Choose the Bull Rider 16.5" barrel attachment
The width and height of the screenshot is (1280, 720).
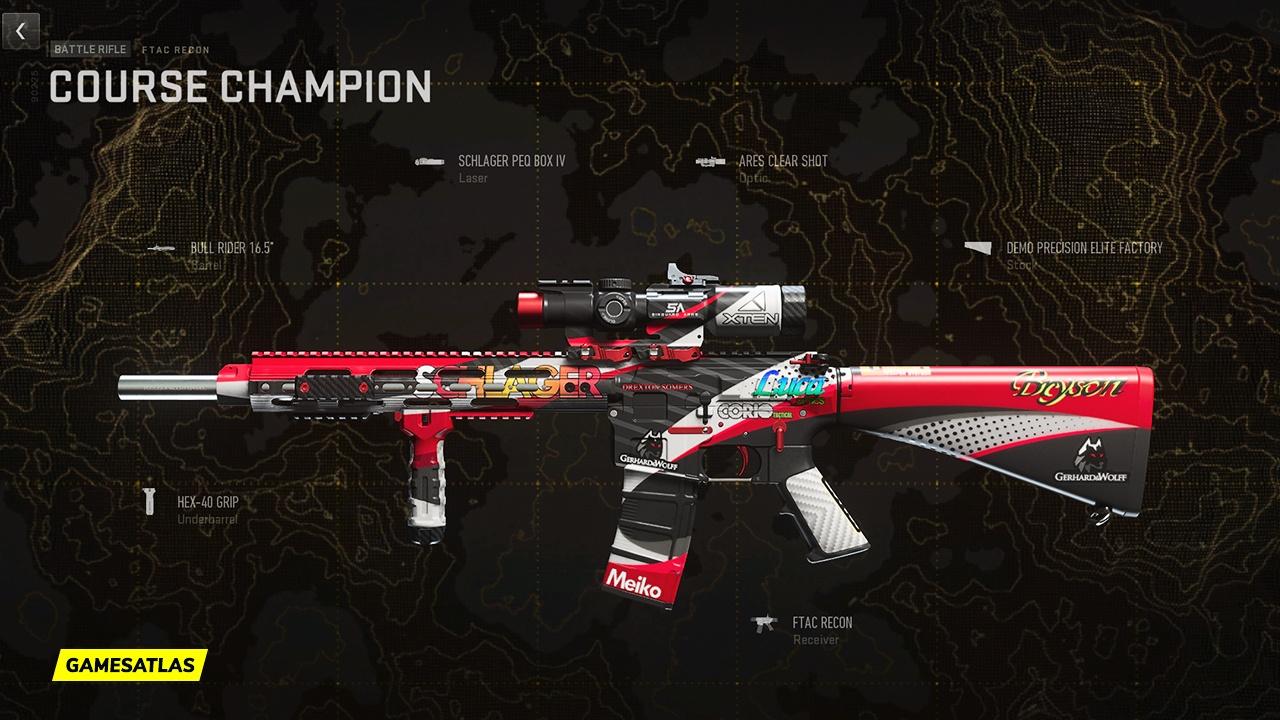231,247
